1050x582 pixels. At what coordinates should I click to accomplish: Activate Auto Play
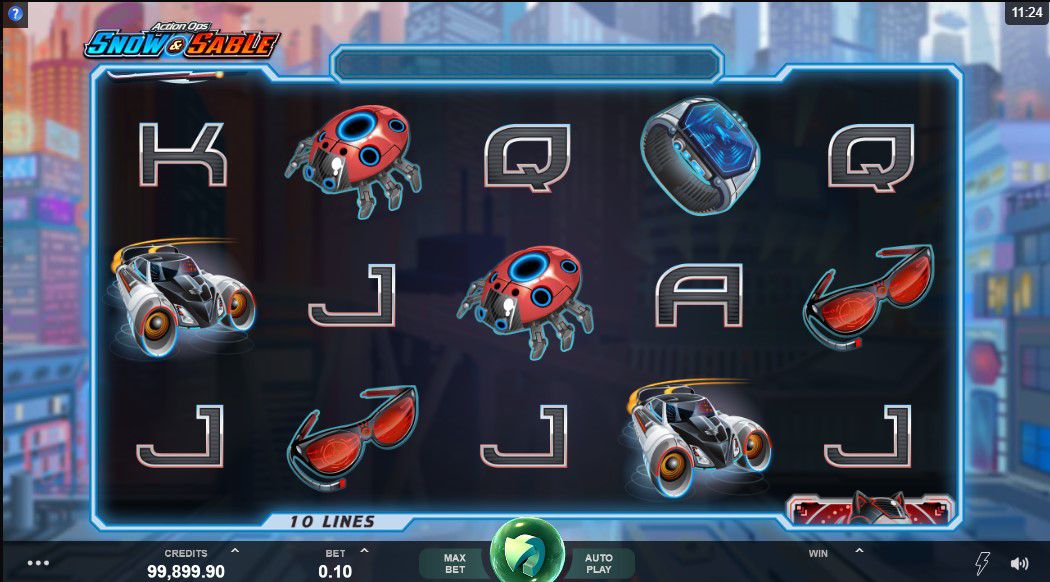599,563
